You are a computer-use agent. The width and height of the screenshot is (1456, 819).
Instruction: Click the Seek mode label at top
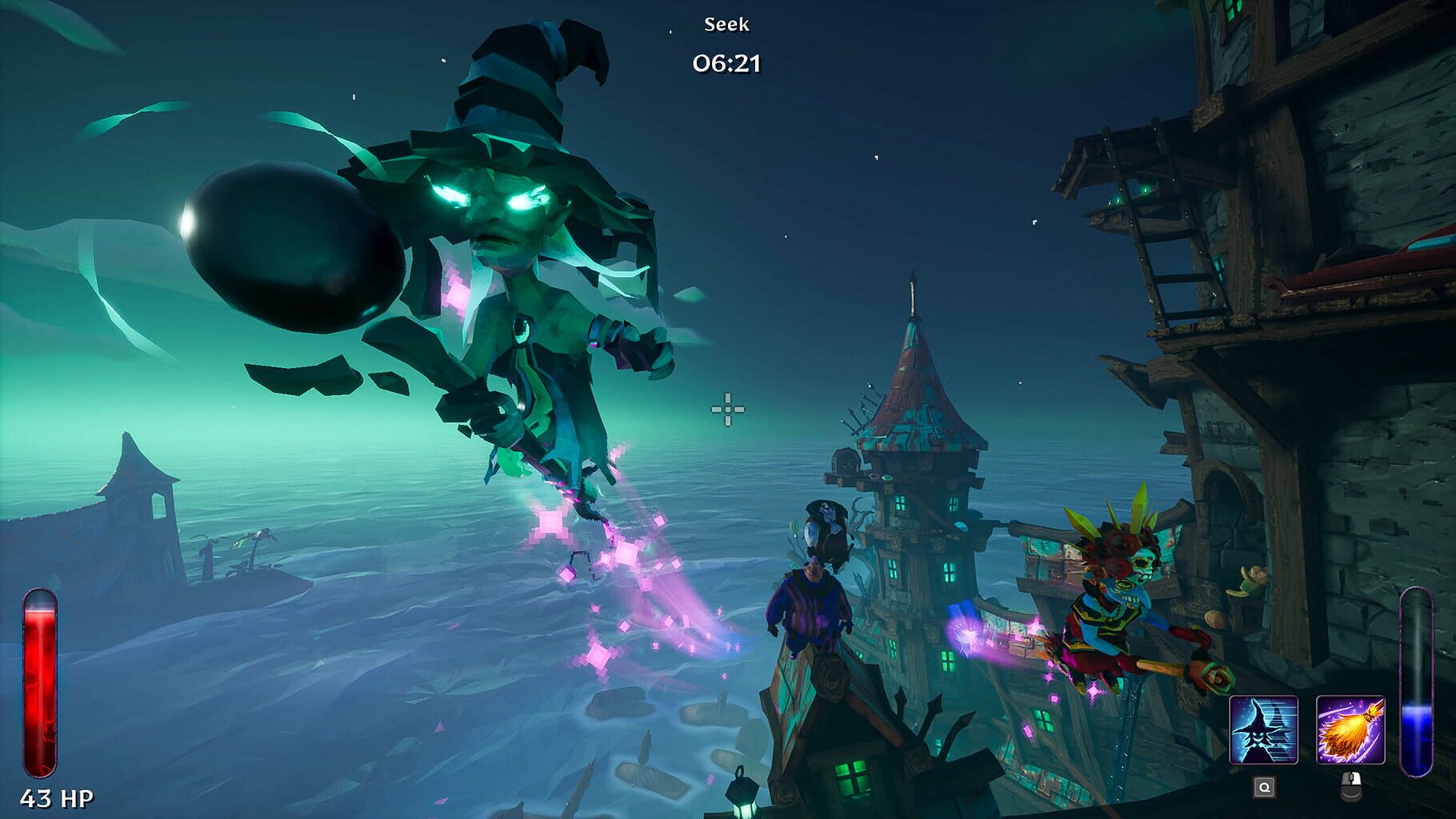click(726, 26)
